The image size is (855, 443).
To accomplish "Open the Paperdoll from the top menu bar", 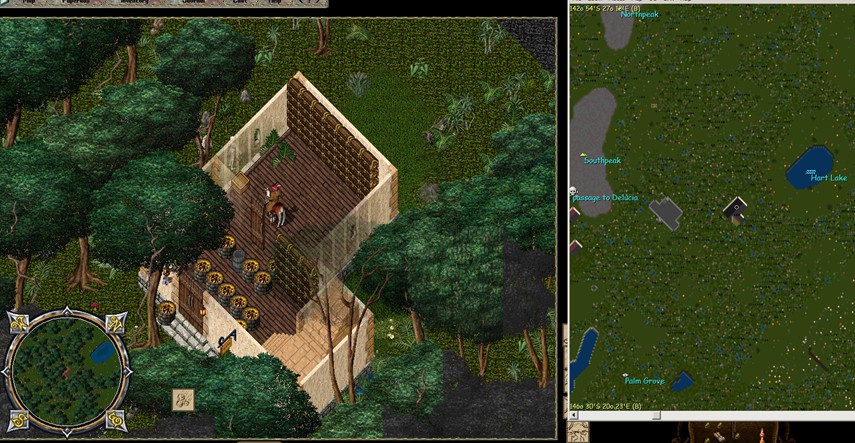I will pyautogui.click(x=74, y=3).
